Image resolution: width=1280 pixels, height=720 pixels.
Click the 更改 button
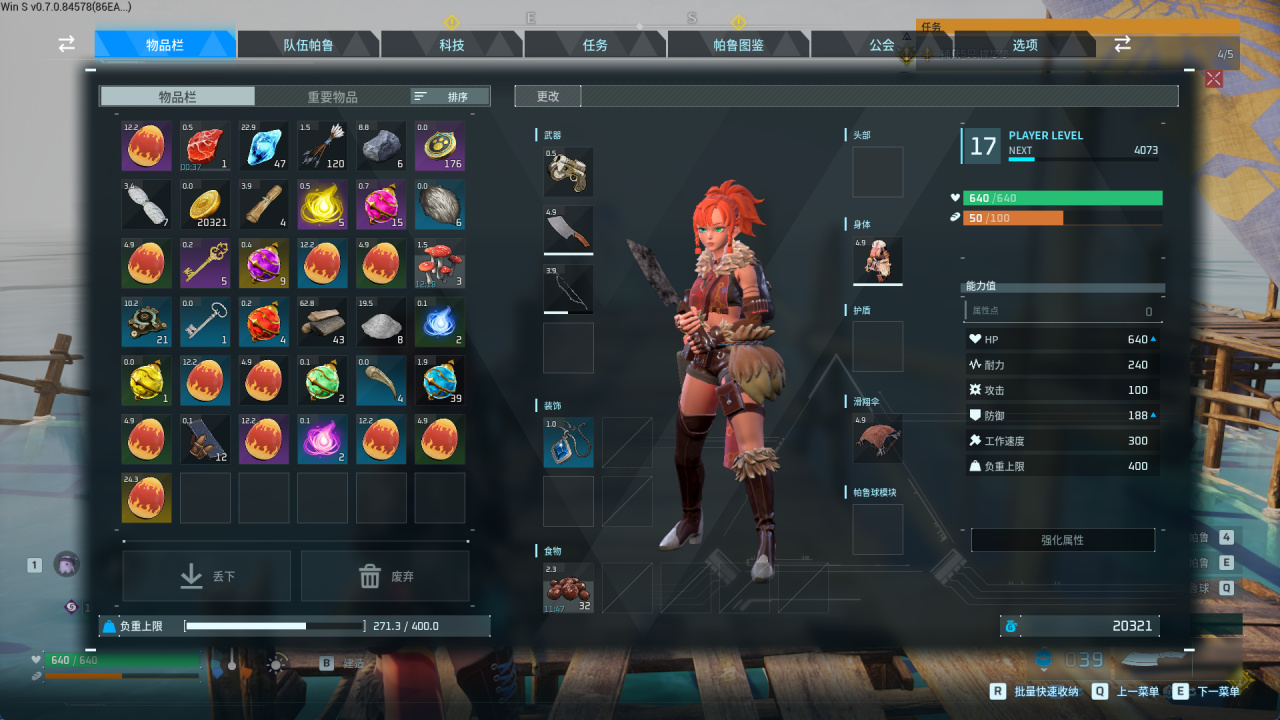coord(548,97)
